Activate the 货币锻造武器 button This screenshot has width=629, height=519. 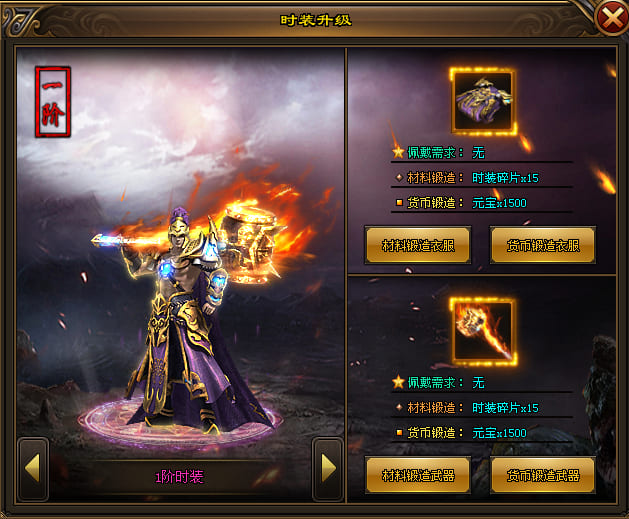(542, 475)
